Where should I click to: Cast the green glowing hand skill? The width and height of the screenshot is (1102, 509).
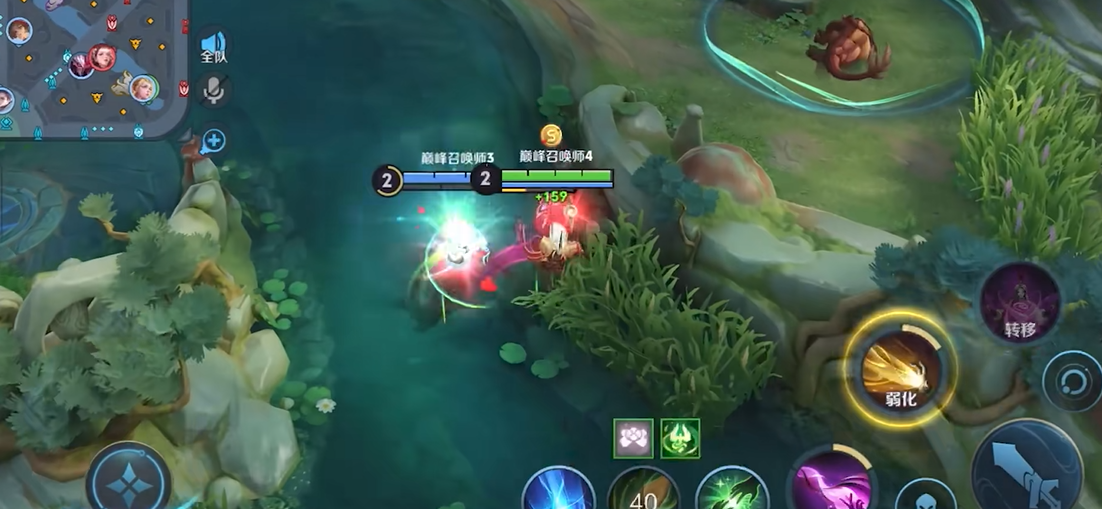(x=732, y=489)
